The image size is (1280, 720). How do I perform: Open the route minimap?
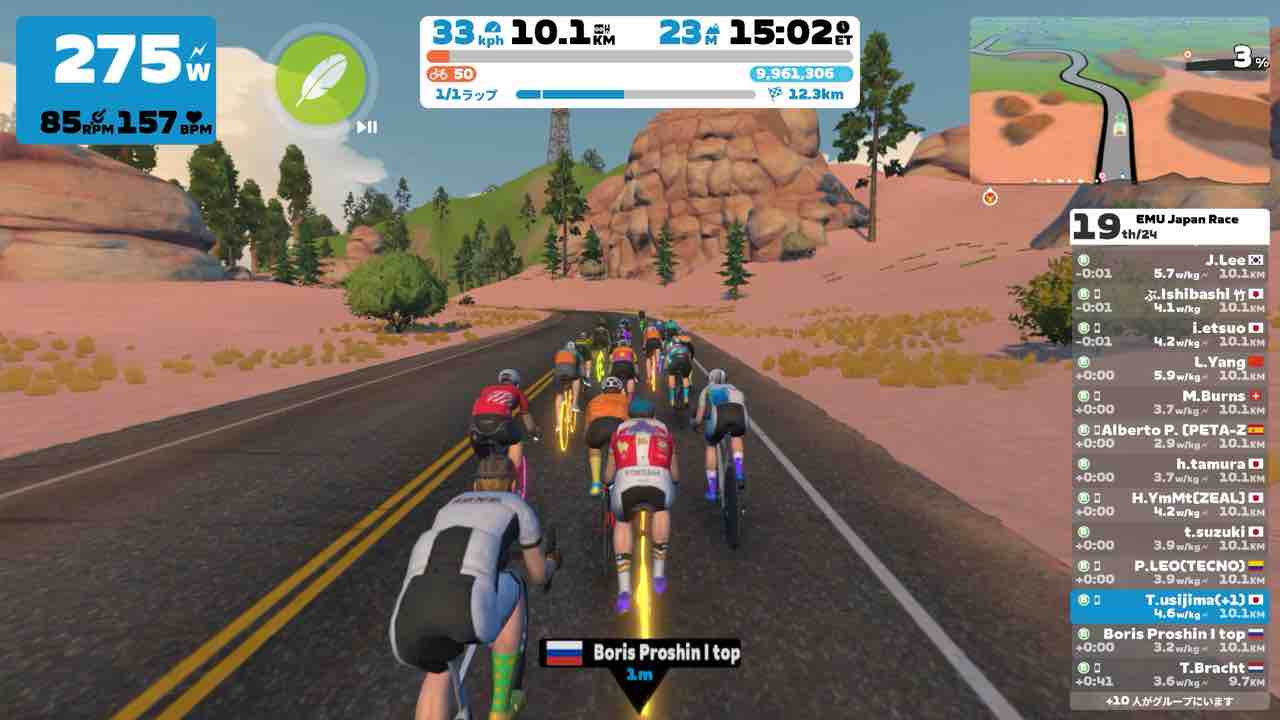tap(1118, 100)
